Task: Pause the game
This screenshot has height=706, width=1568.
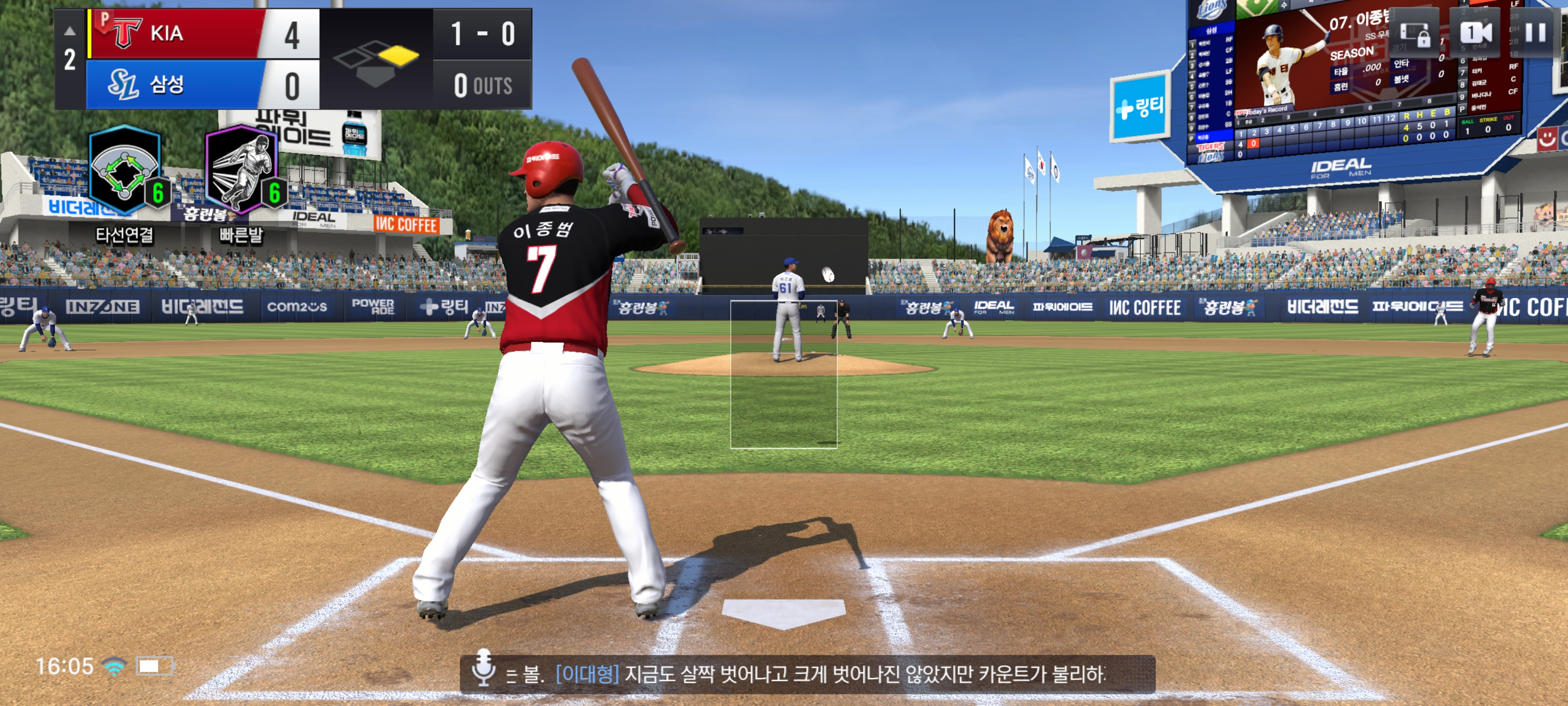Action: pos(1535,33)
